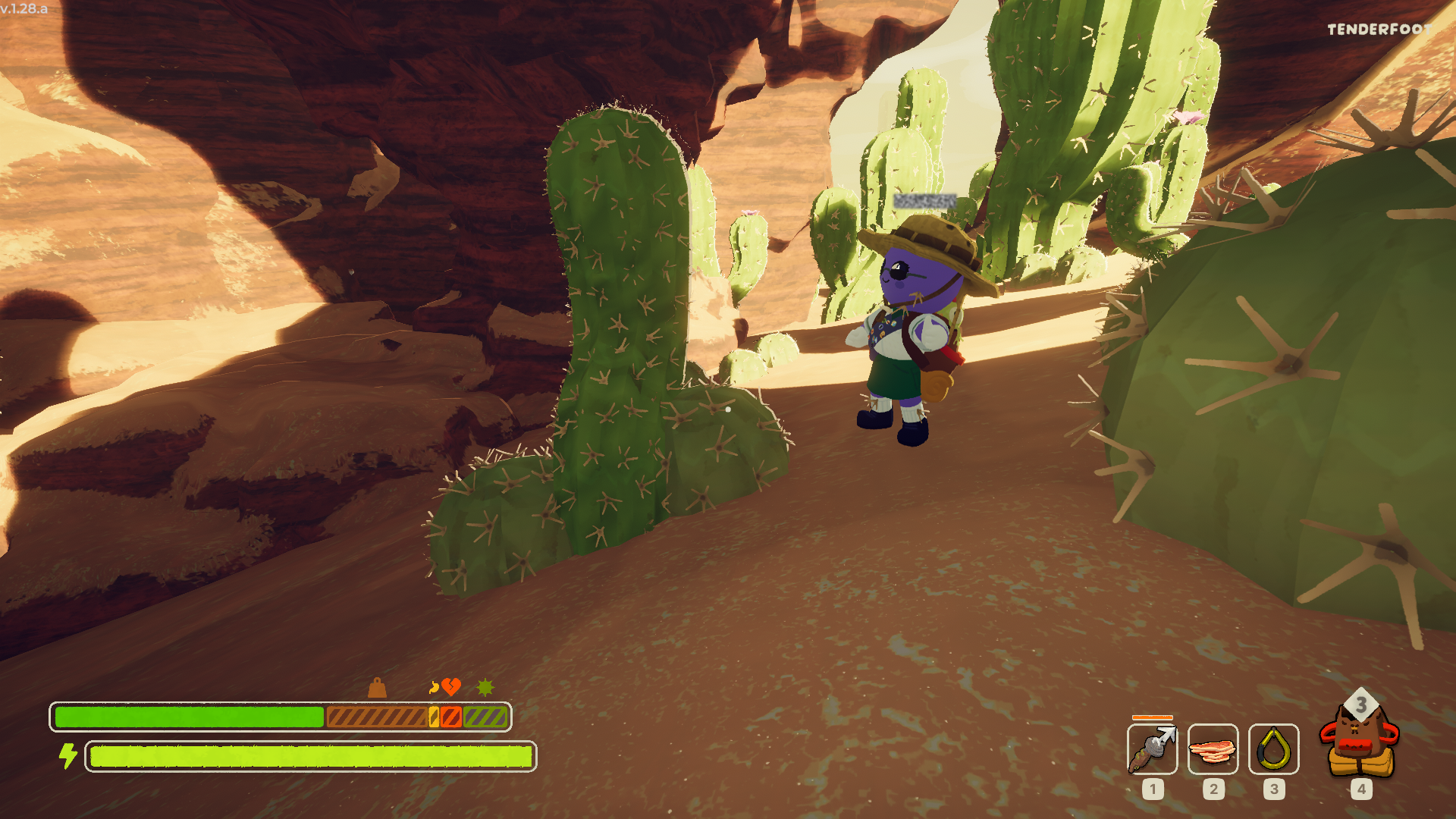Click the weight status icon
1456x819 pixels.
[377, 688]
